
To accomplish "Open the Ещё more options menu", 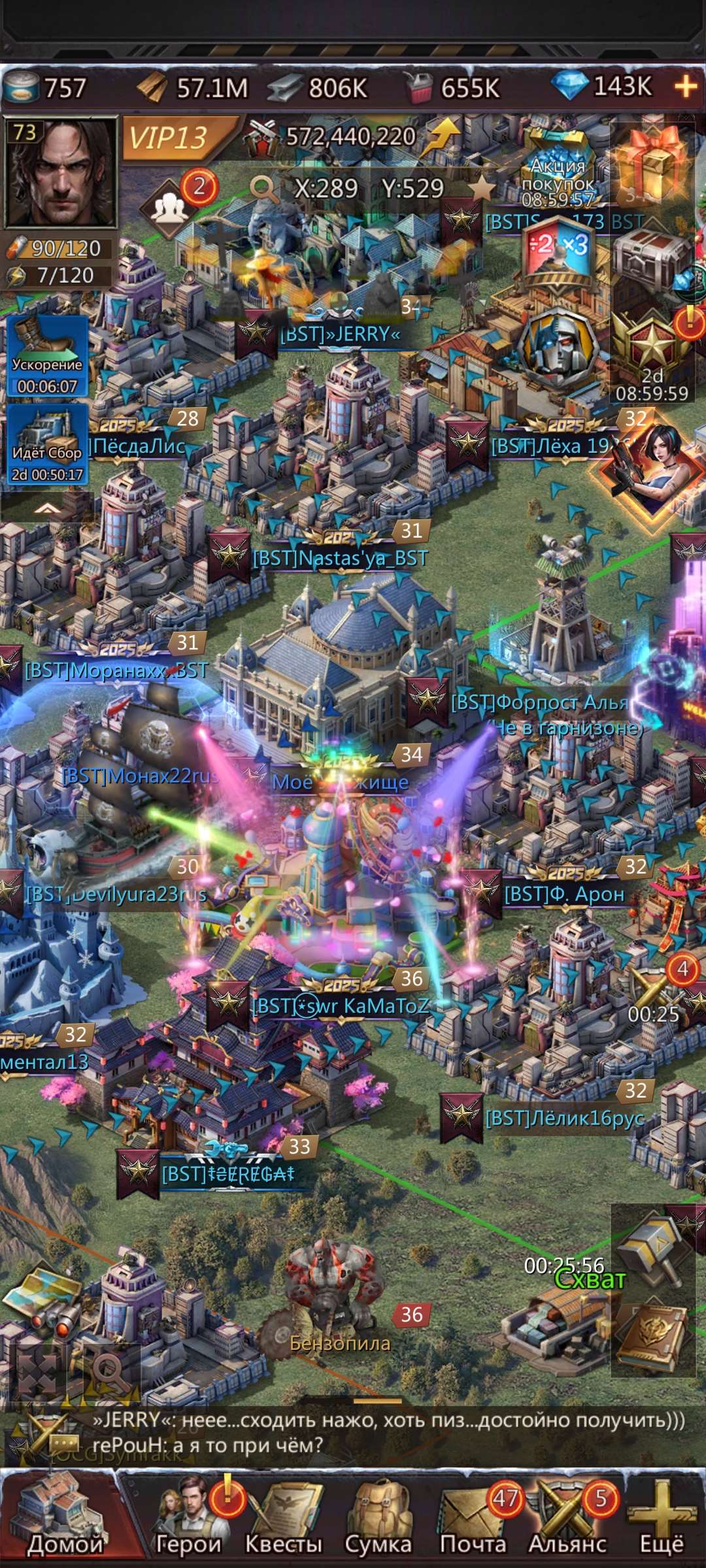I will pos(662,1517).
